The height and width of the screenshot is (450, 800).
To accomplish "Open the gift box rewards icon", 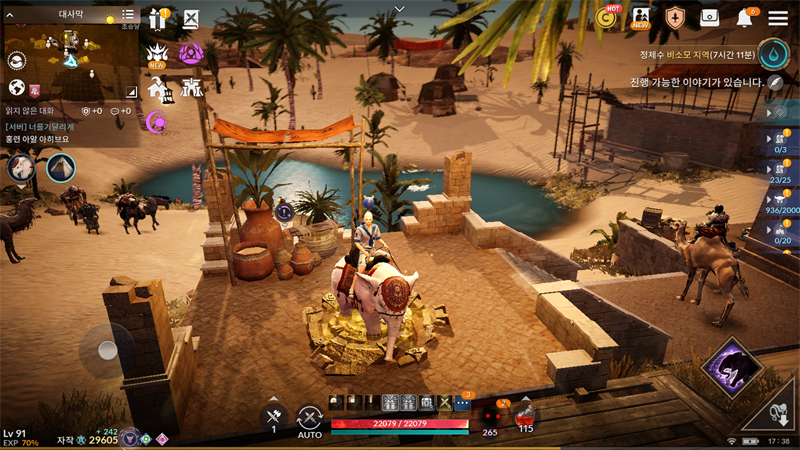I will click(x=157, y=19).
